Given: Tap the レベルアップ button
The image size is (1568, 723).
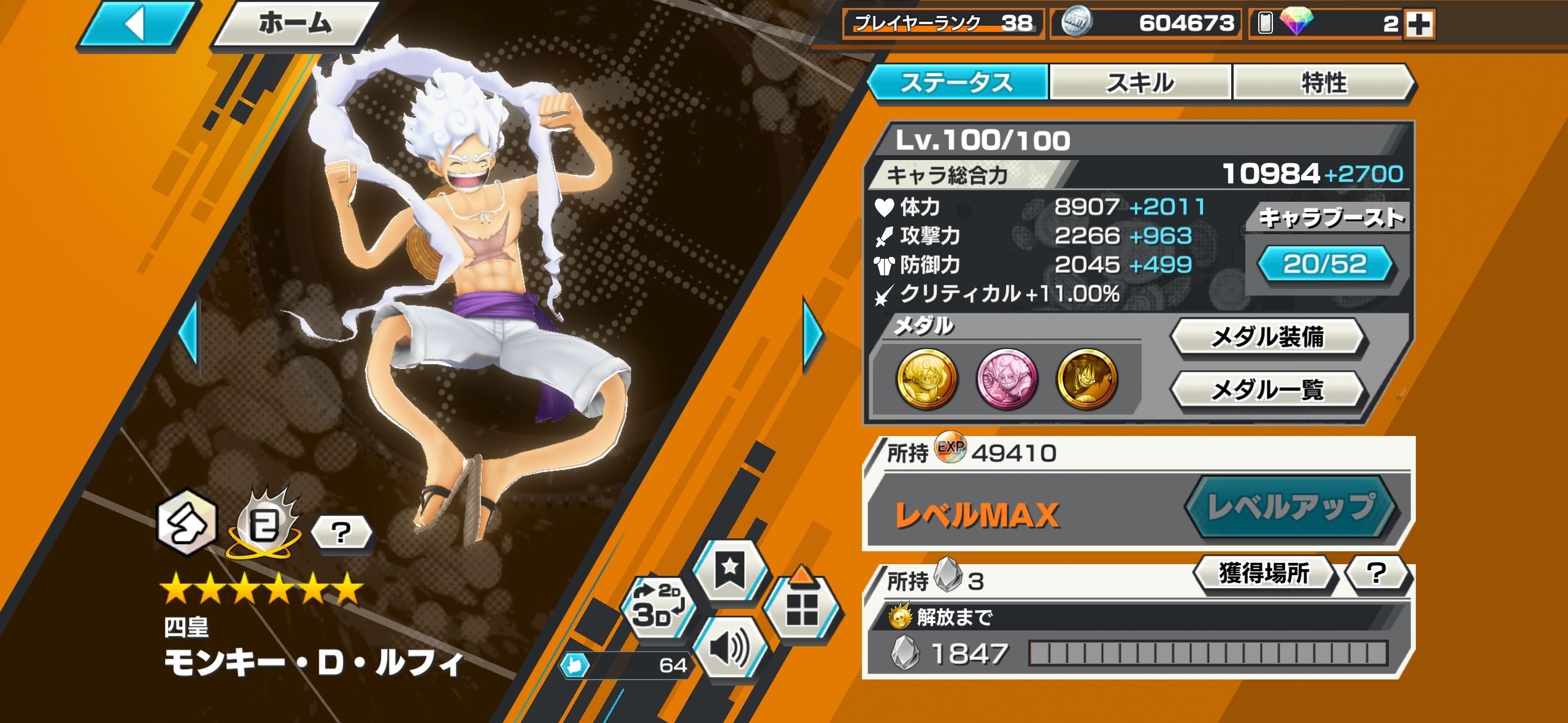Looking at the screenshot, I should click(x=1291, y=507).
